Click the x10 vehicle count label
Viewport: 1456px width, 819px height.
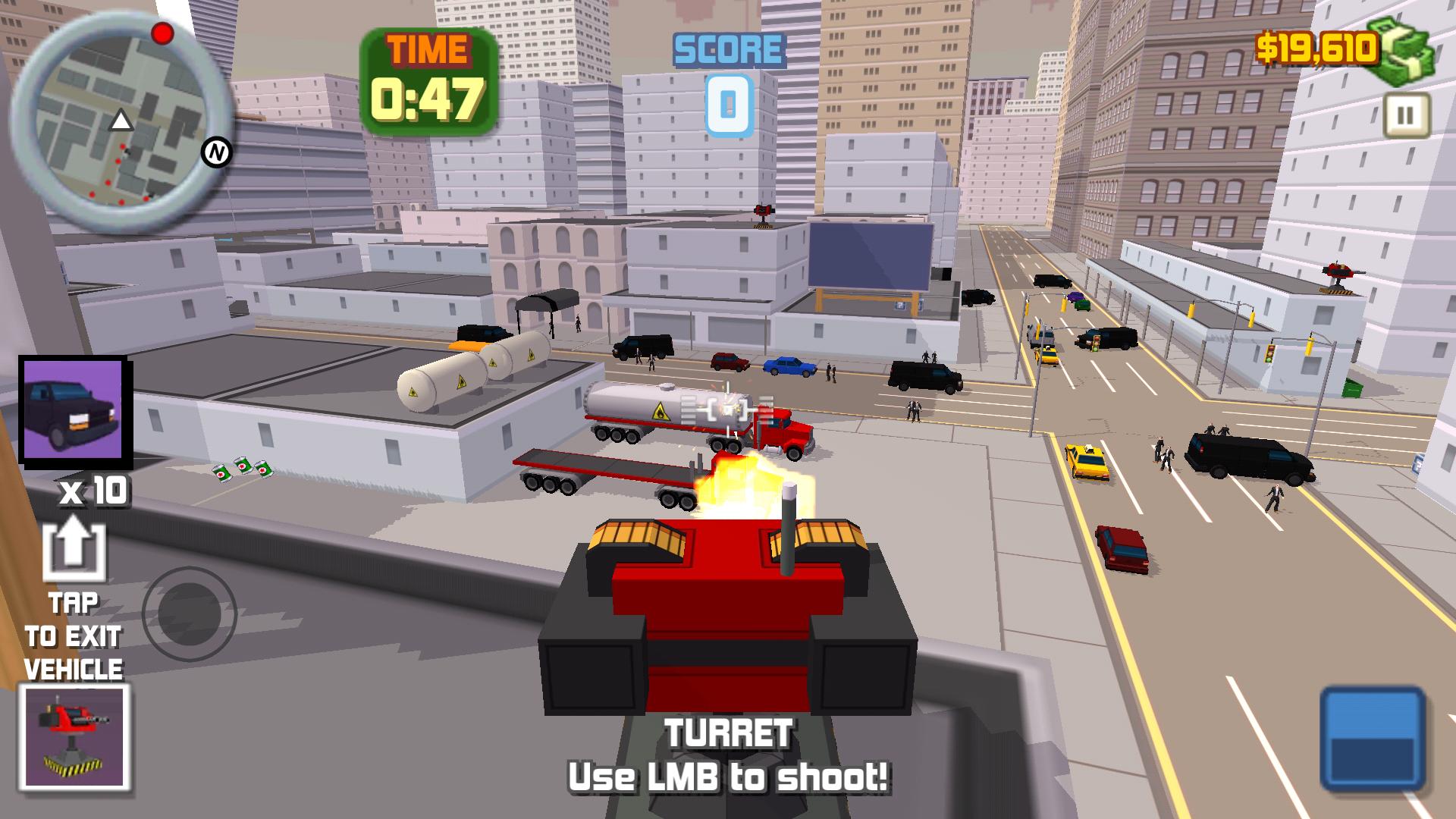(93, 492)
